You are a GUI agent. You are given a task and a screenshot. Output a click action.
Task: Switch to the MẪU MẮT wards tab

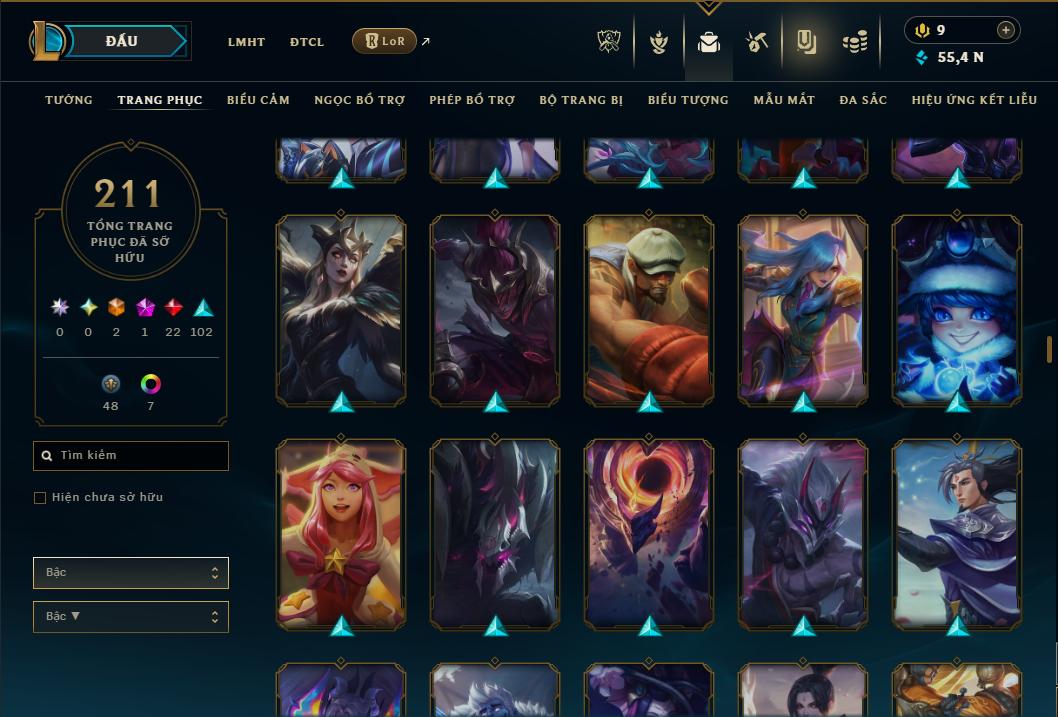click(x=784, y=100)
